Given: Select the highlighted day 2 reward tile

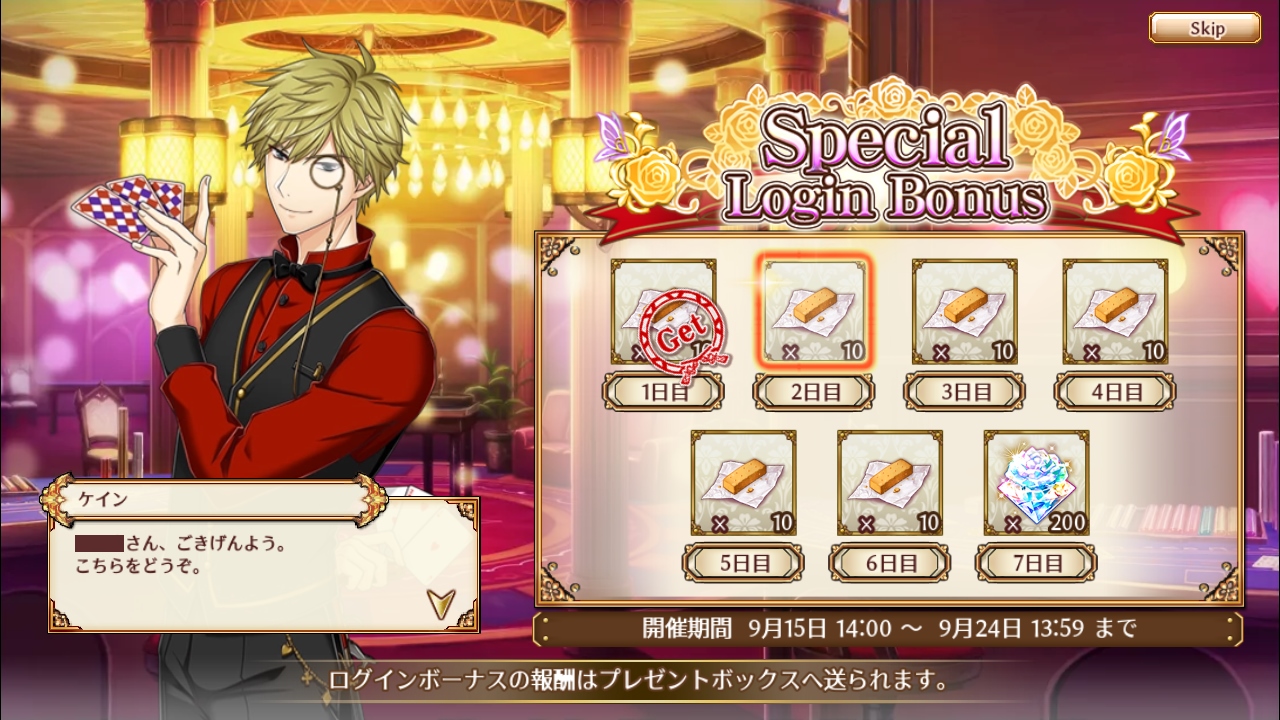Looking at the screenshot, I should pos(815,311).
